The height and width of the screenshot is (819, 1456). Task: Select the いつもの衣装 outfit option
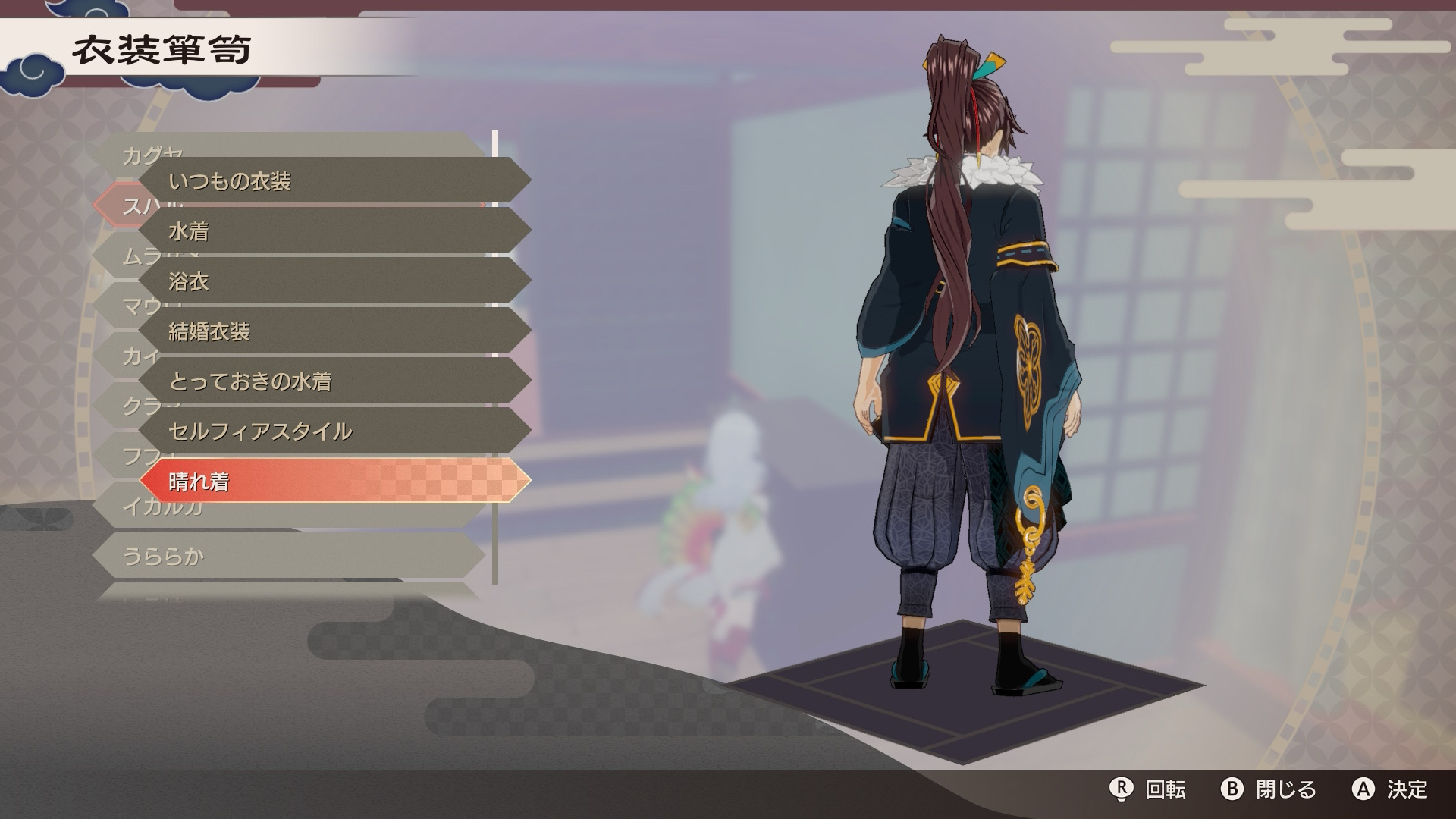[334, 180]
